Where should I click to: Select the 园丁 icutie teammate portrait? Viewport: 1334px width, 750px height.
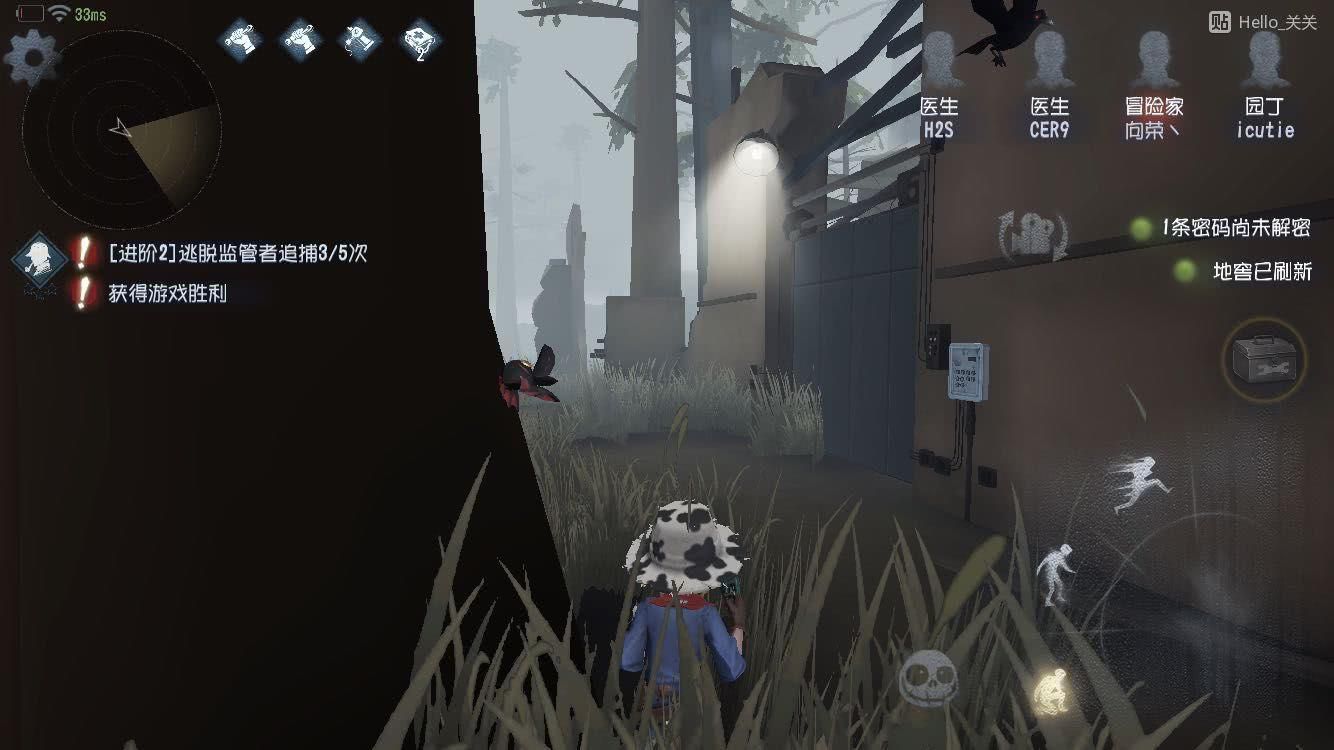pos(1265,85)
